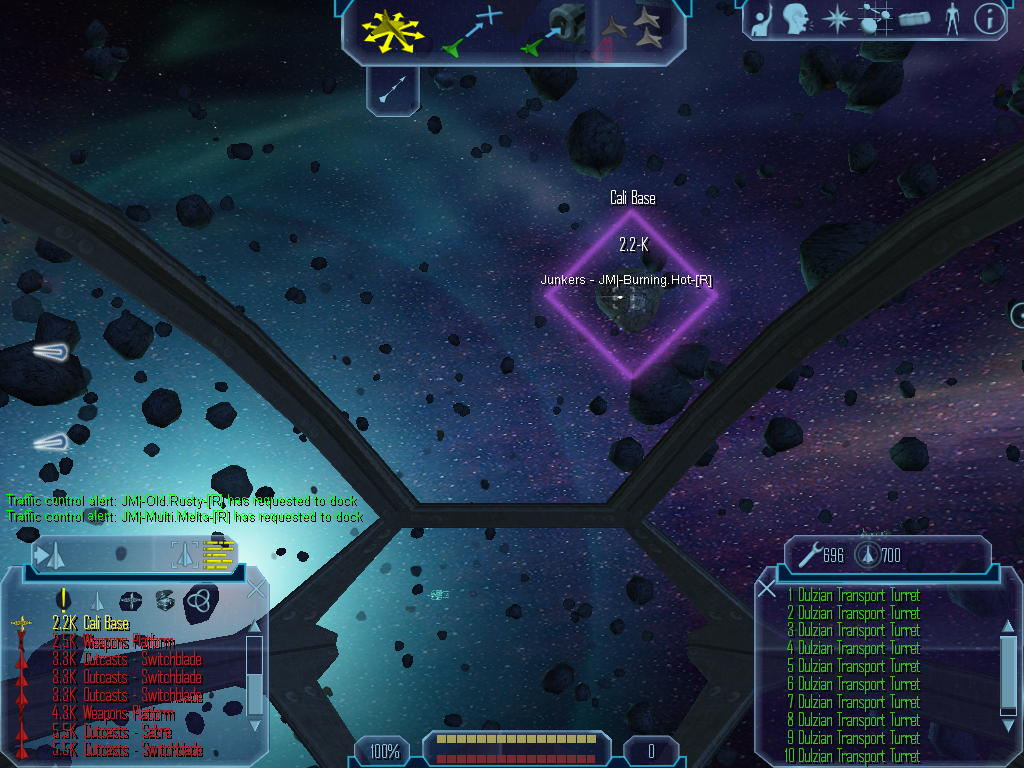Screen dimensions: 1024x768
Task: Filter contacts by stations icon
Action: [x=131, y=600]
